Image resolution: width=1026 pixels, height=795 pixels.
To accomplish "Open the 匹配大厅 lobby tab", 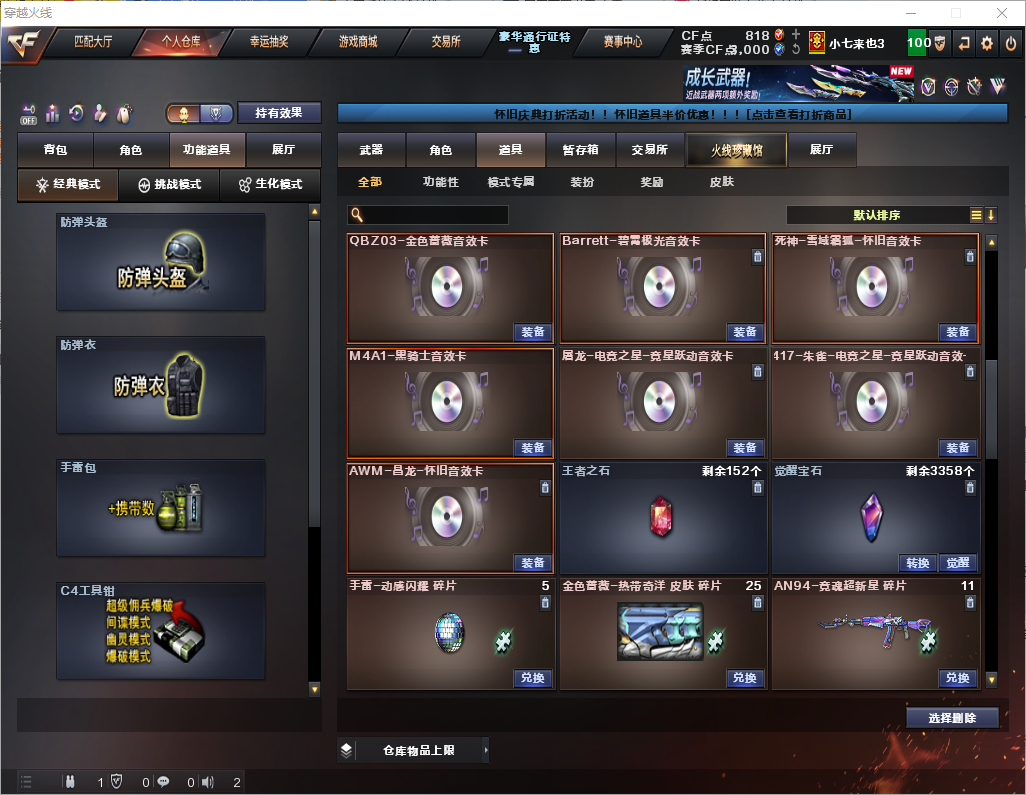I will click(x=93, y=42).
